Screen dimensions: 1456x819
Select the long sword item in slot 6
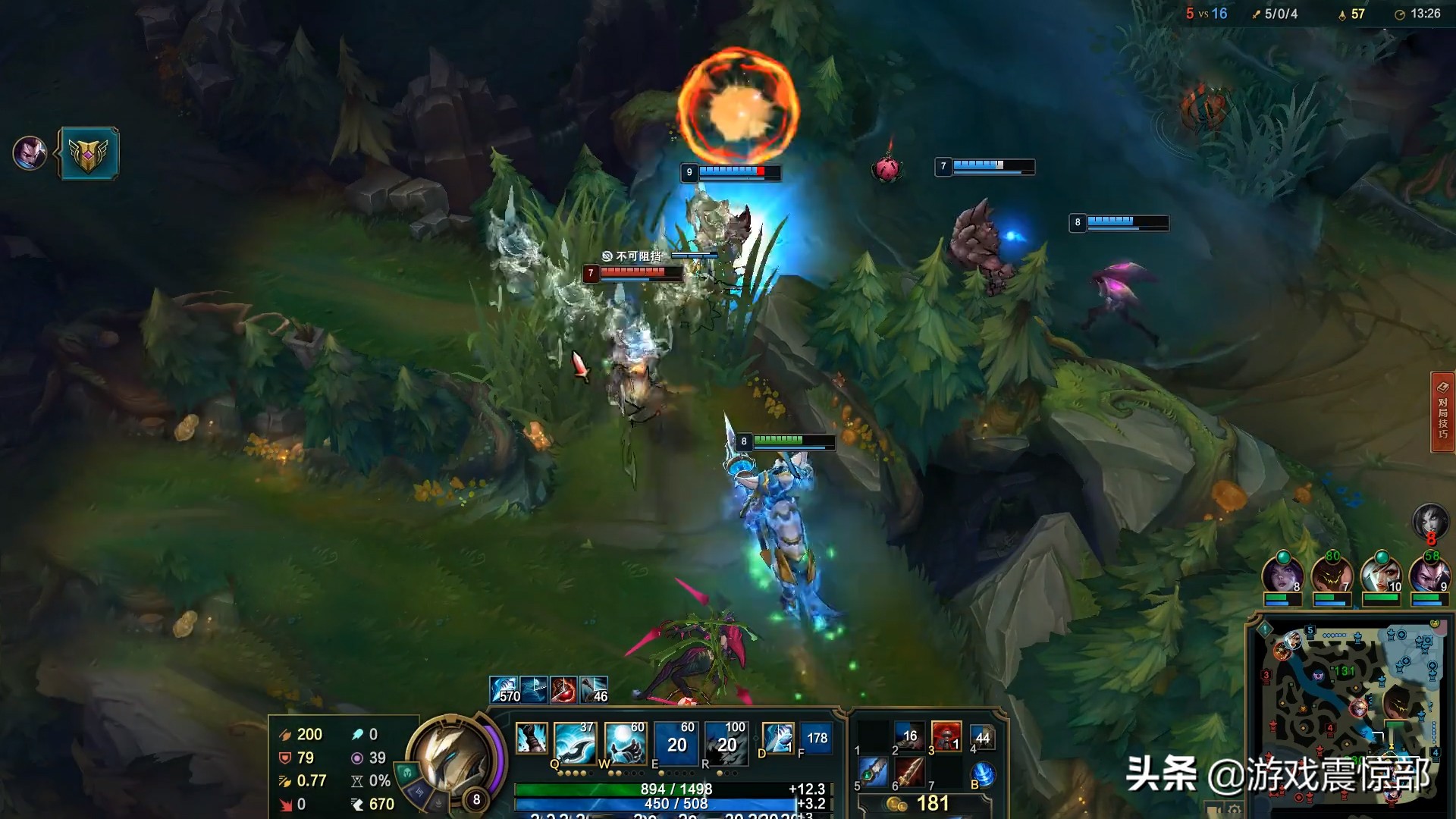click(909, 773)
